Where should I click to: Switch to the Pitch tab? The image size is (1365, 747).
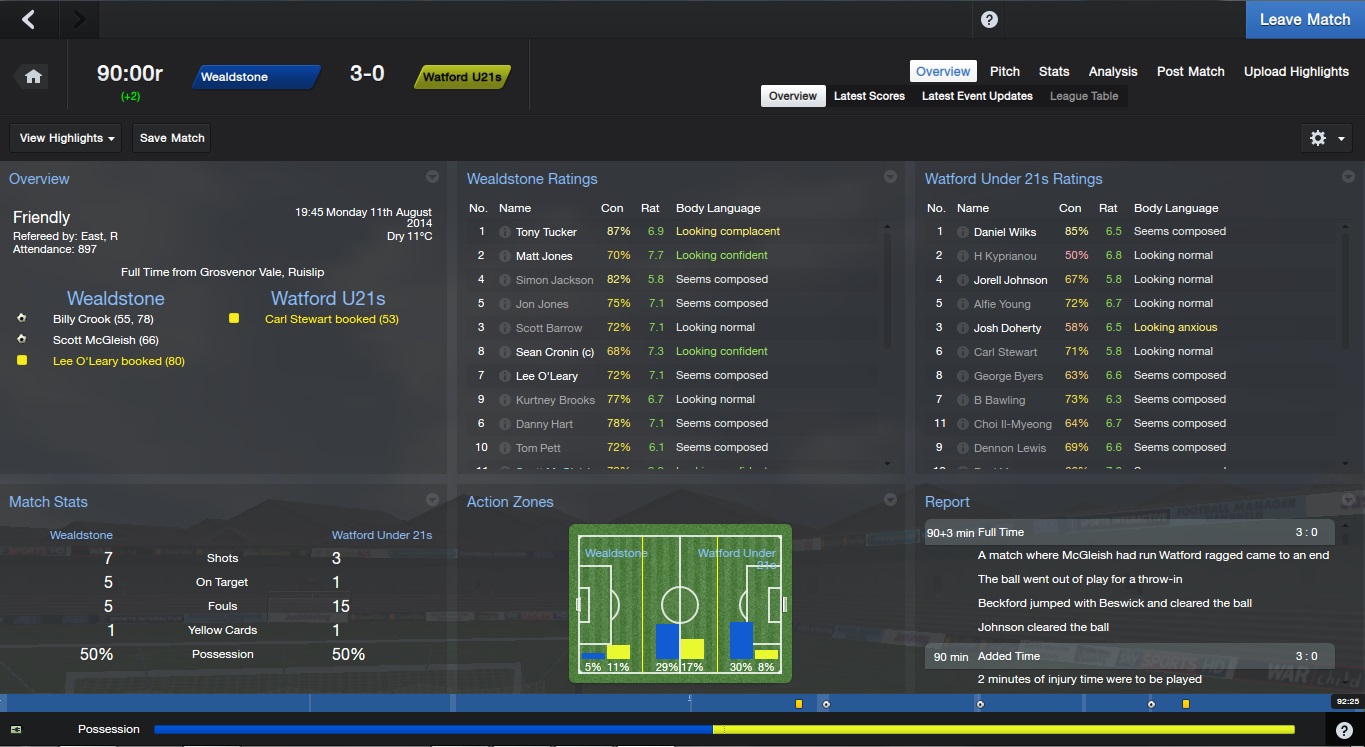(1004, 71)
